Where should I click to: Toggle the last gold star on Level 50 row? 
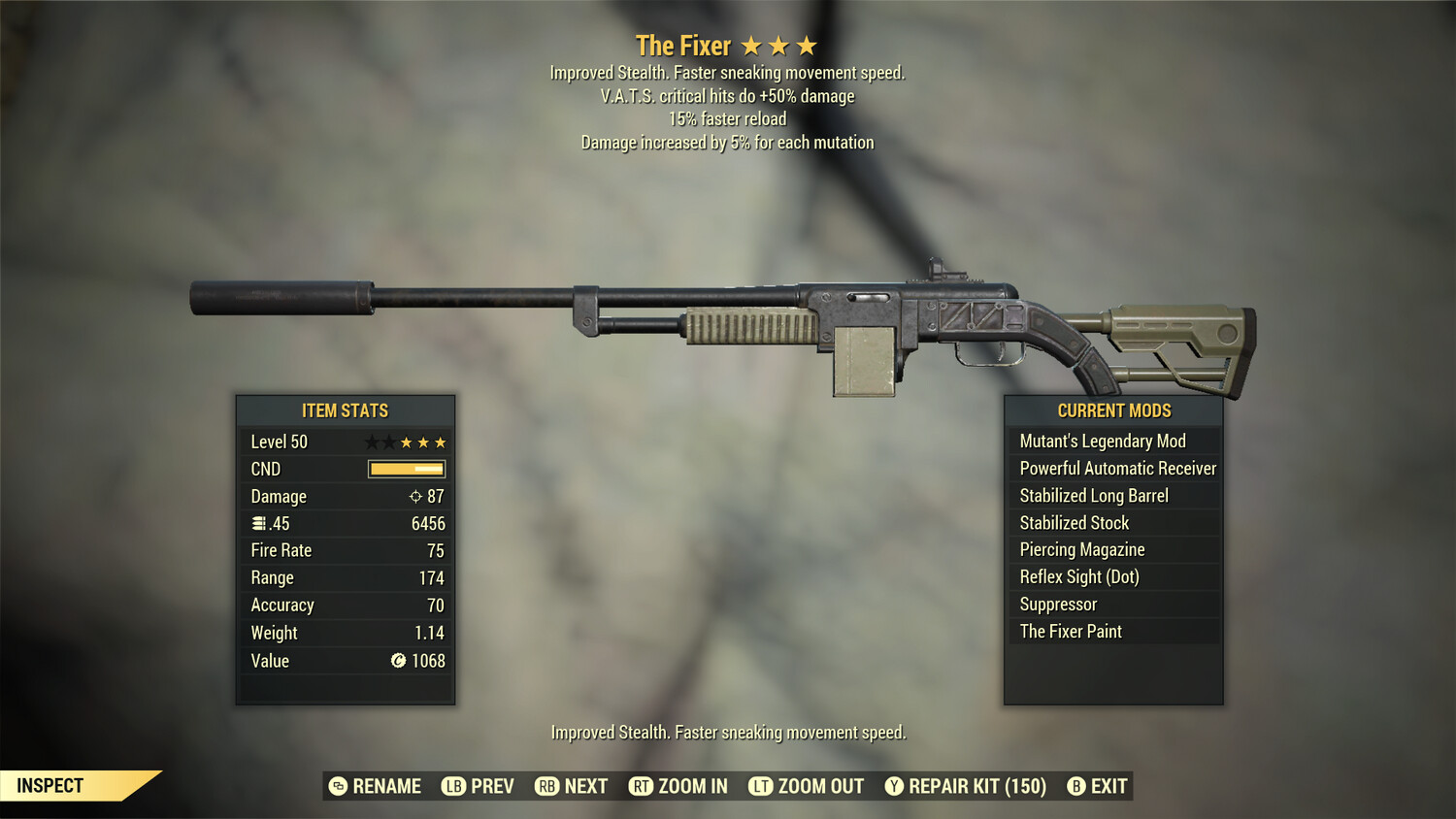443,441
